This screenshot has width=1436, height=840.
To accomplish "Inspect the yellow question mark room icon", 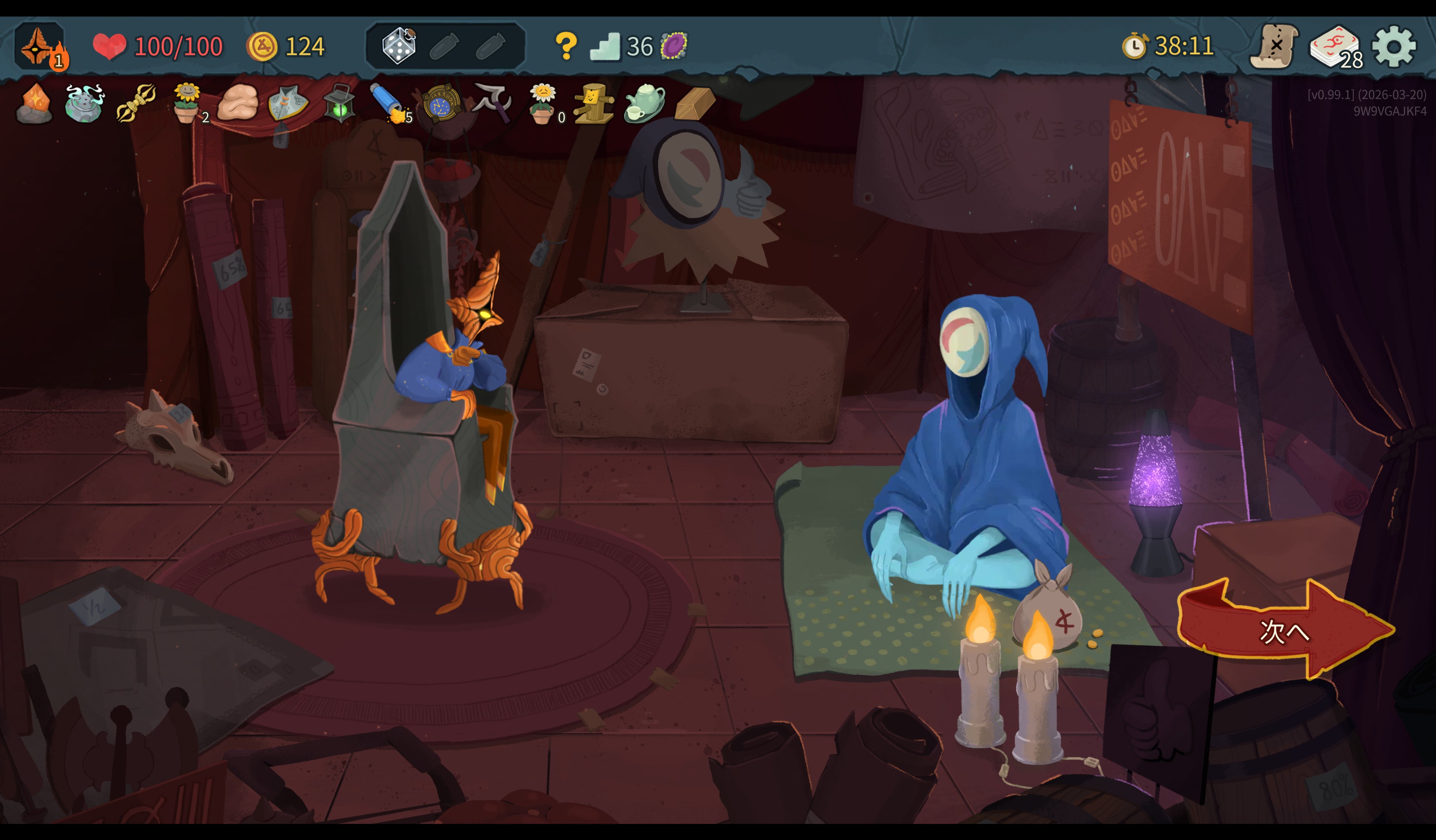I will tap(566, 46).
